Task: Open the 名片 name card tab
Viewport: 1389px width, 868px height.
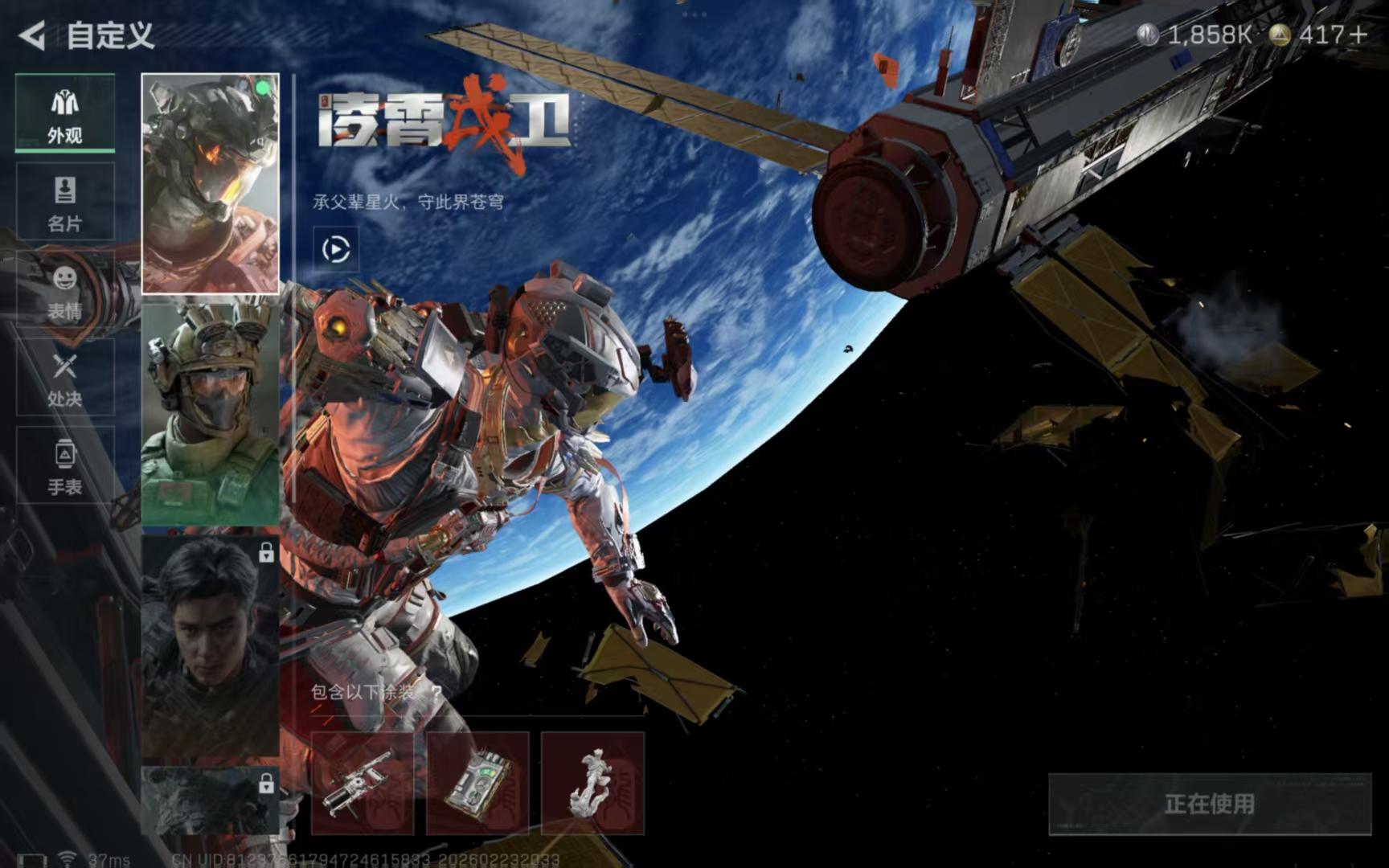Action: pos(65,203)
